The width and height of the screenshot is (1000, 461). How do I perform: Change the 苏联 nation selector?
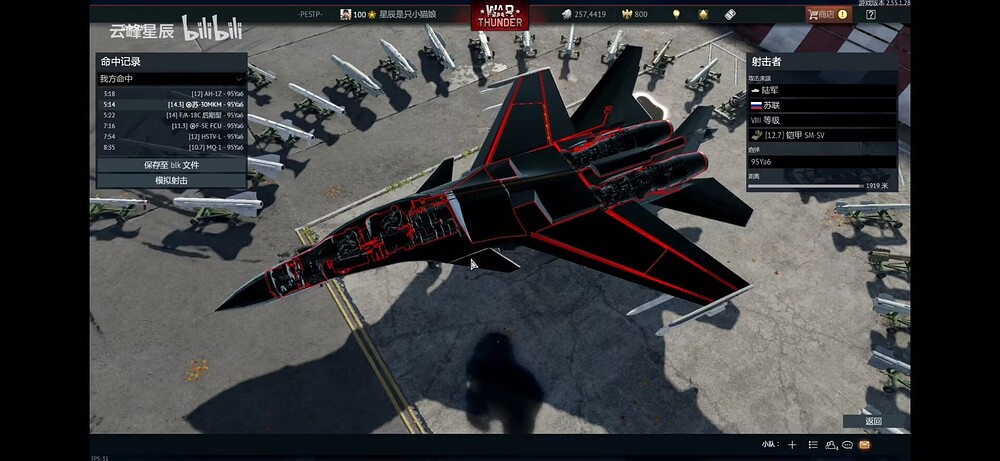click(822, 105)
